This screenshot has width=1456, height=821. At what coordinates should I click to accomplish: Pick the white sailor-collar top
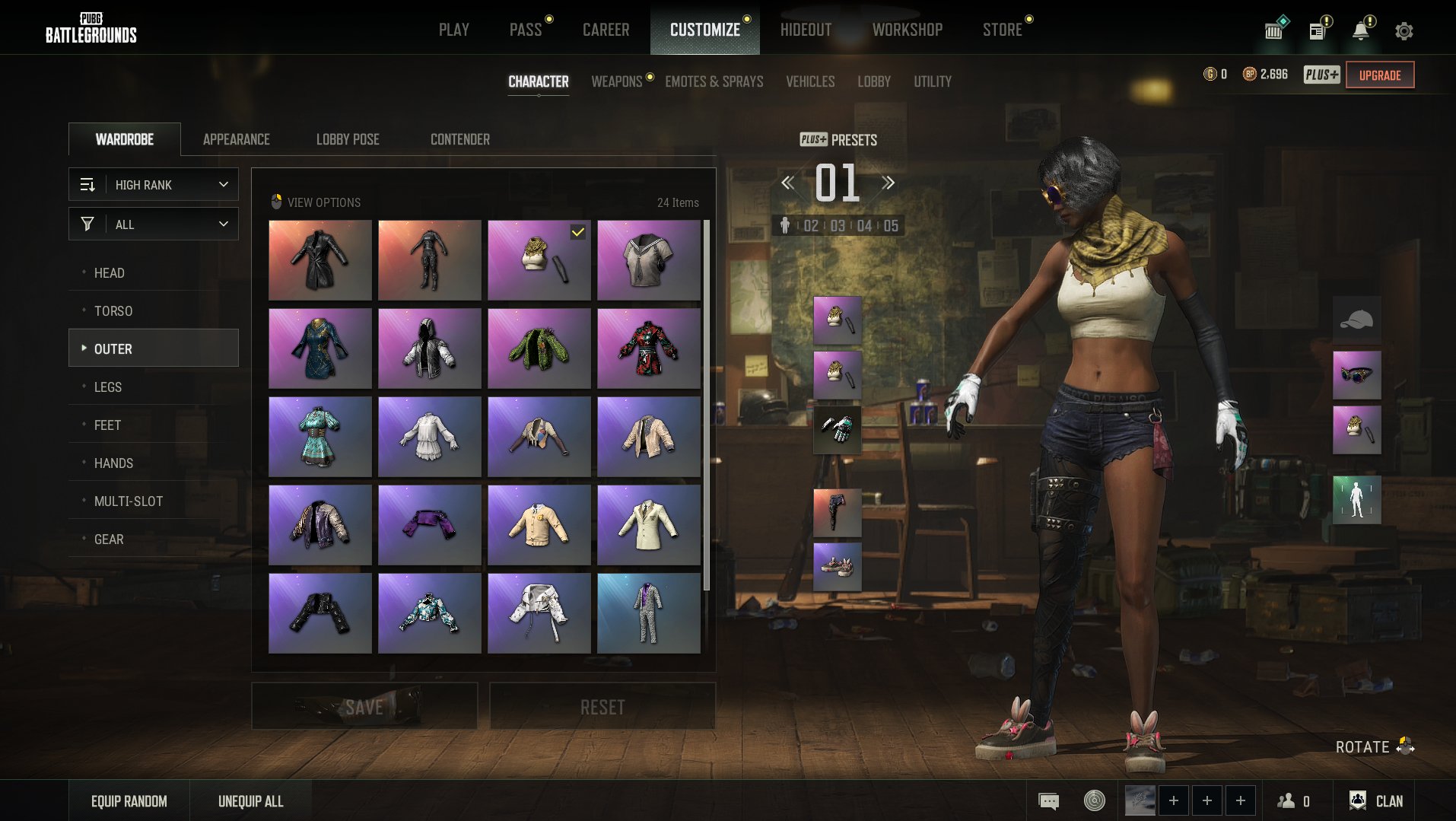point(649,260)
